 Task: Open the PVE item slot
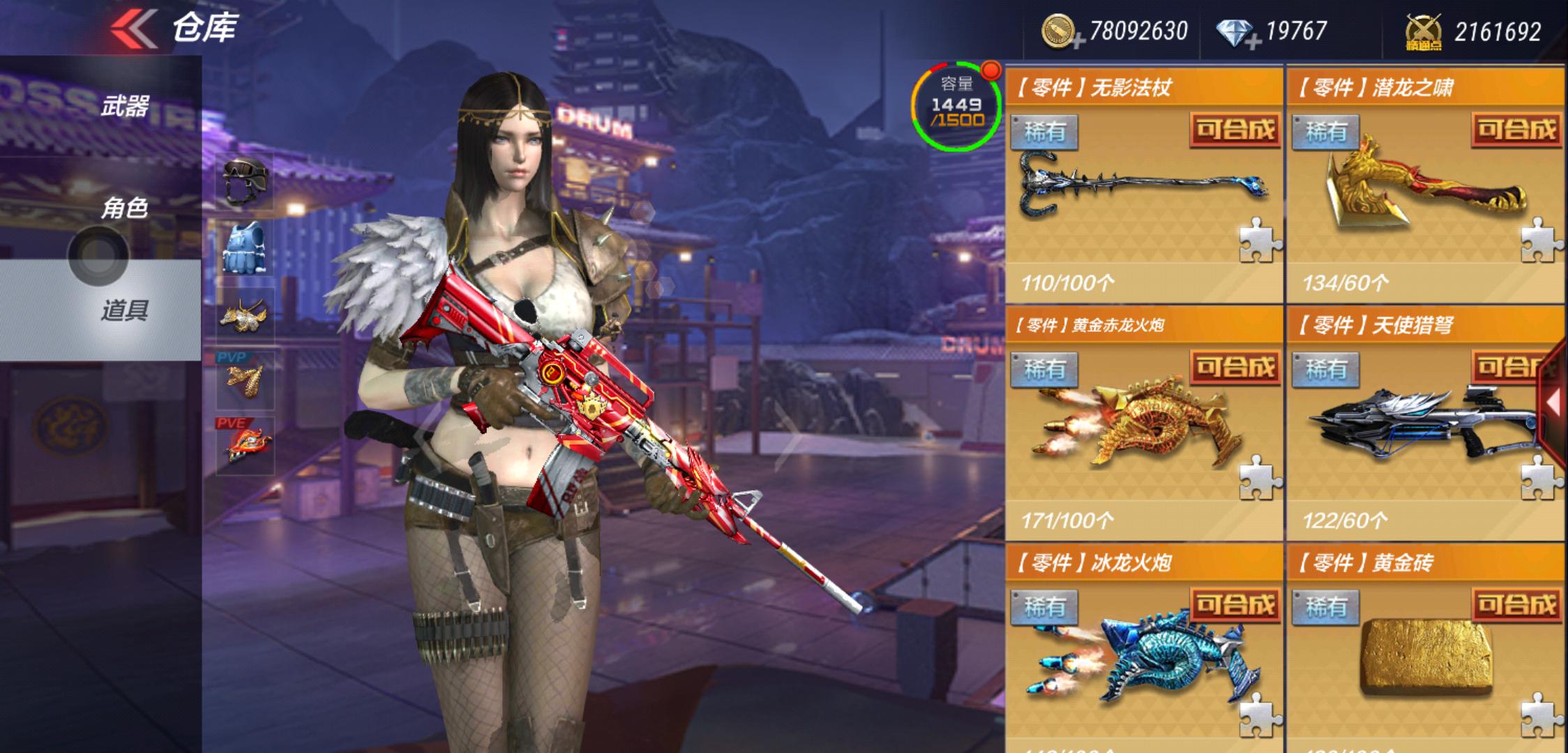pyautogui.click(x=245, y=445)
